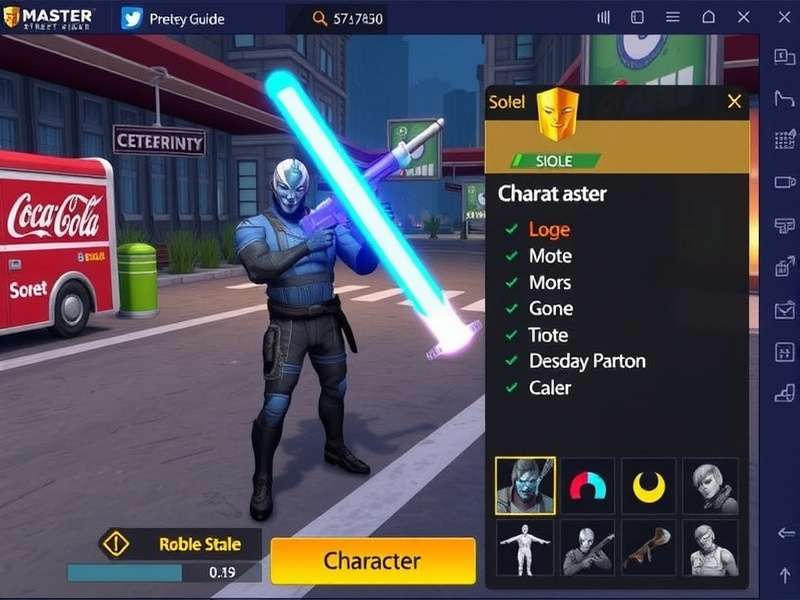Select the character aiming a rifle thumbnail
The width and height of the screenshot is (800, 600).
(588, 547)
